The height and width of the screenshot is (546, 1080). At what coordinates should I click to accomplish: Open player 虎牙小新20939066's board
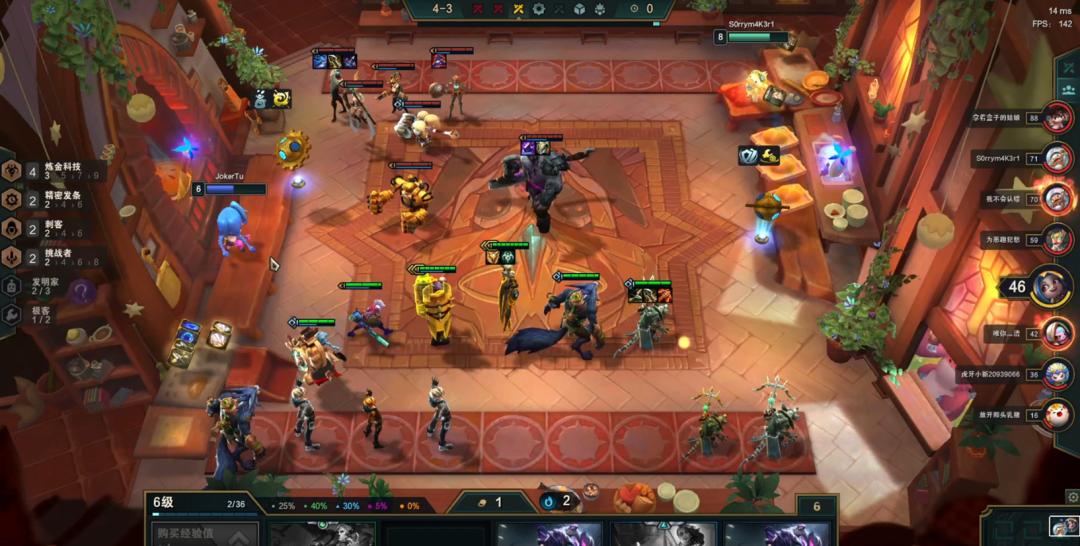tap(1056, 373)
